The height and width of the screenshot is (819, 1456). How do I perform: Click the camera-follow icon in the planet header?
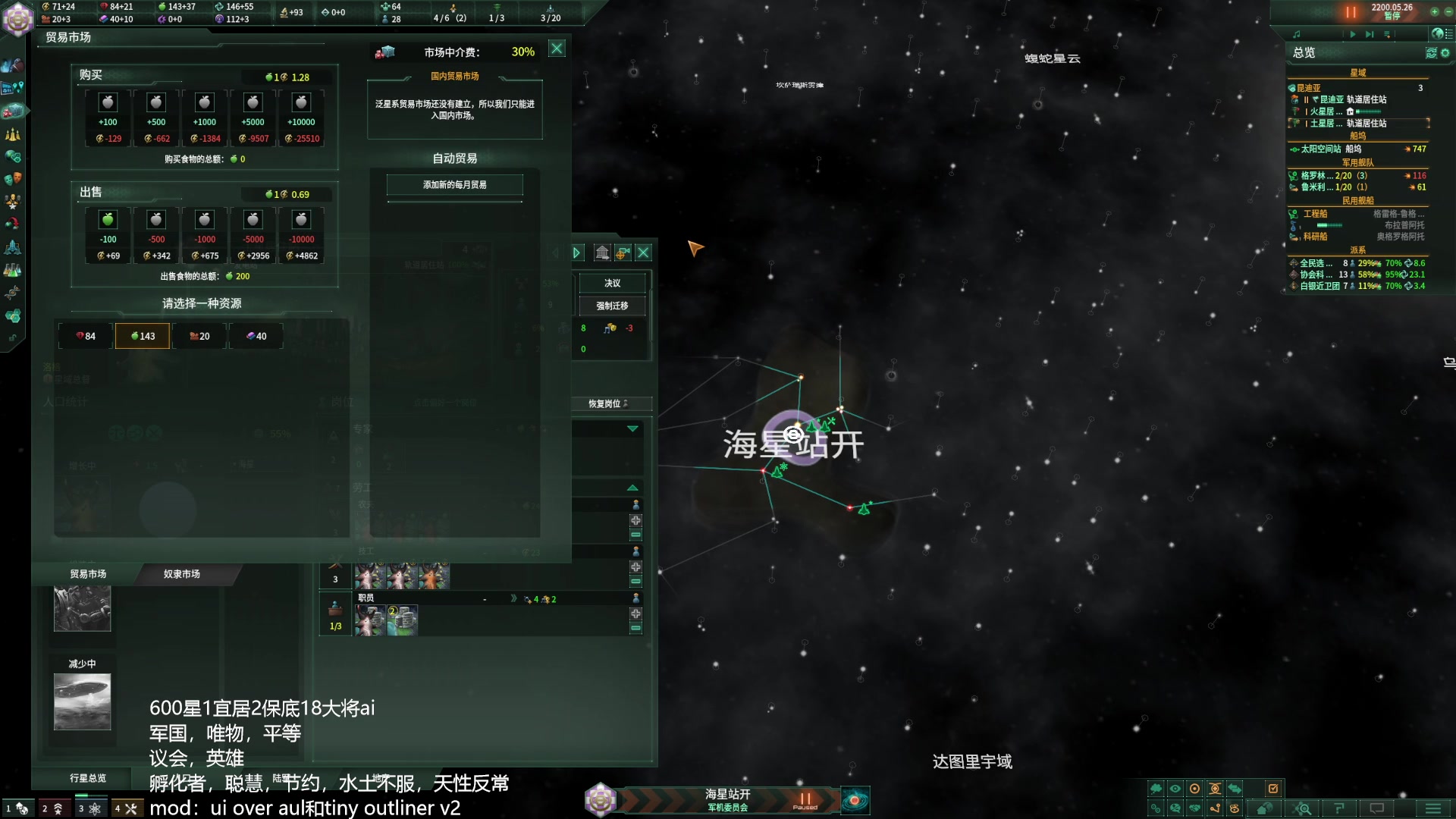pyautogui.click(x=624, y=253)
